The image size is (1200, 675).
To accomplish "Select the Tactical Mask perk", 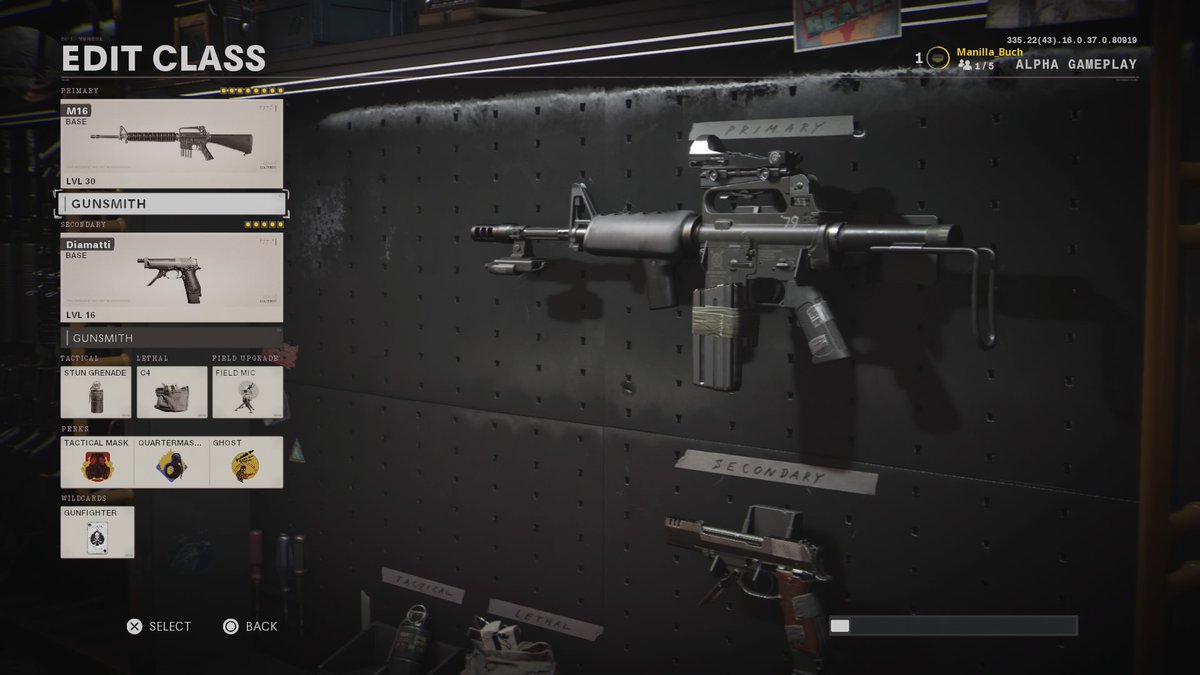I will [97, 462].
